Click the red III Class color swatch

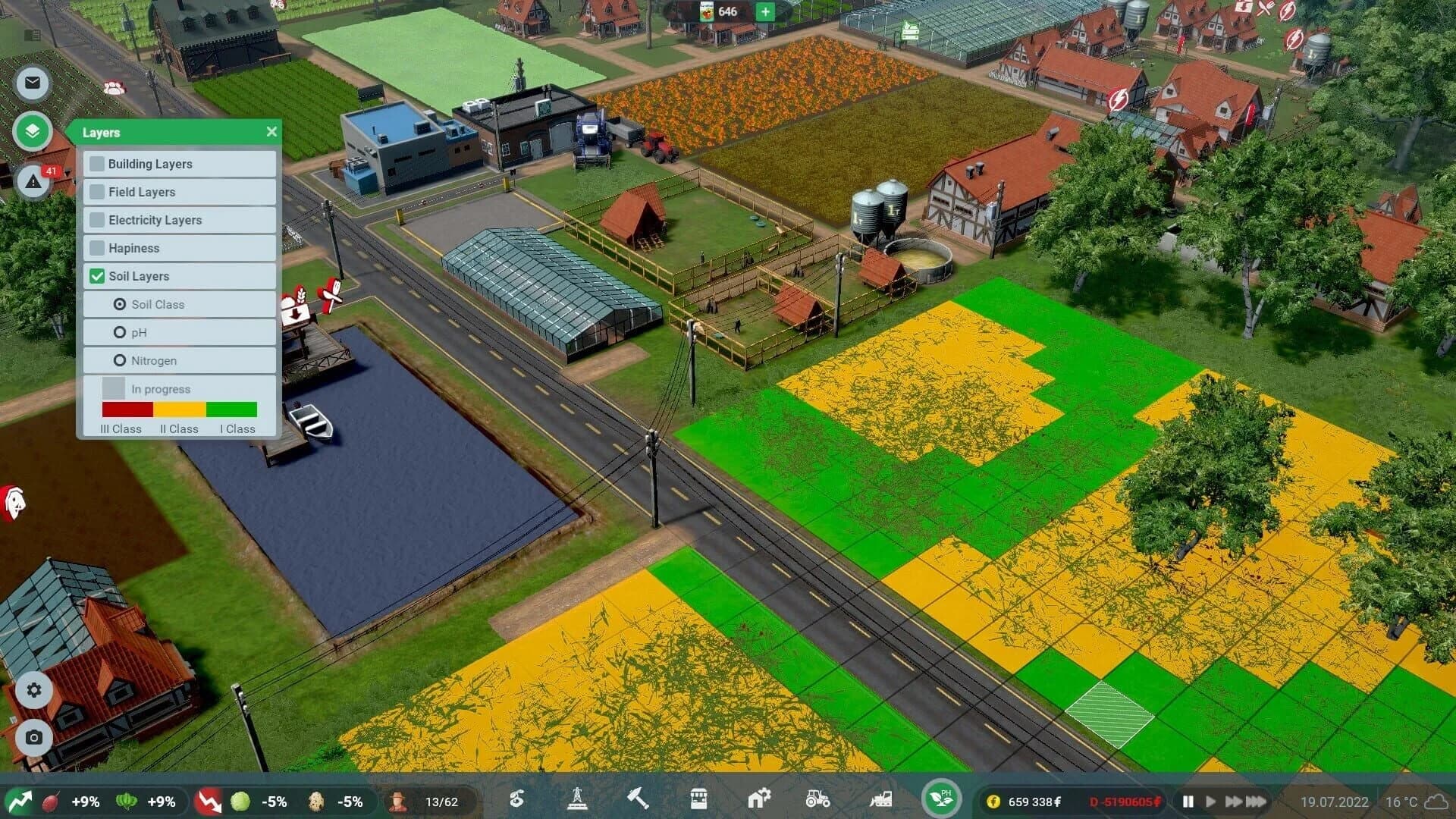click(126, 410)
